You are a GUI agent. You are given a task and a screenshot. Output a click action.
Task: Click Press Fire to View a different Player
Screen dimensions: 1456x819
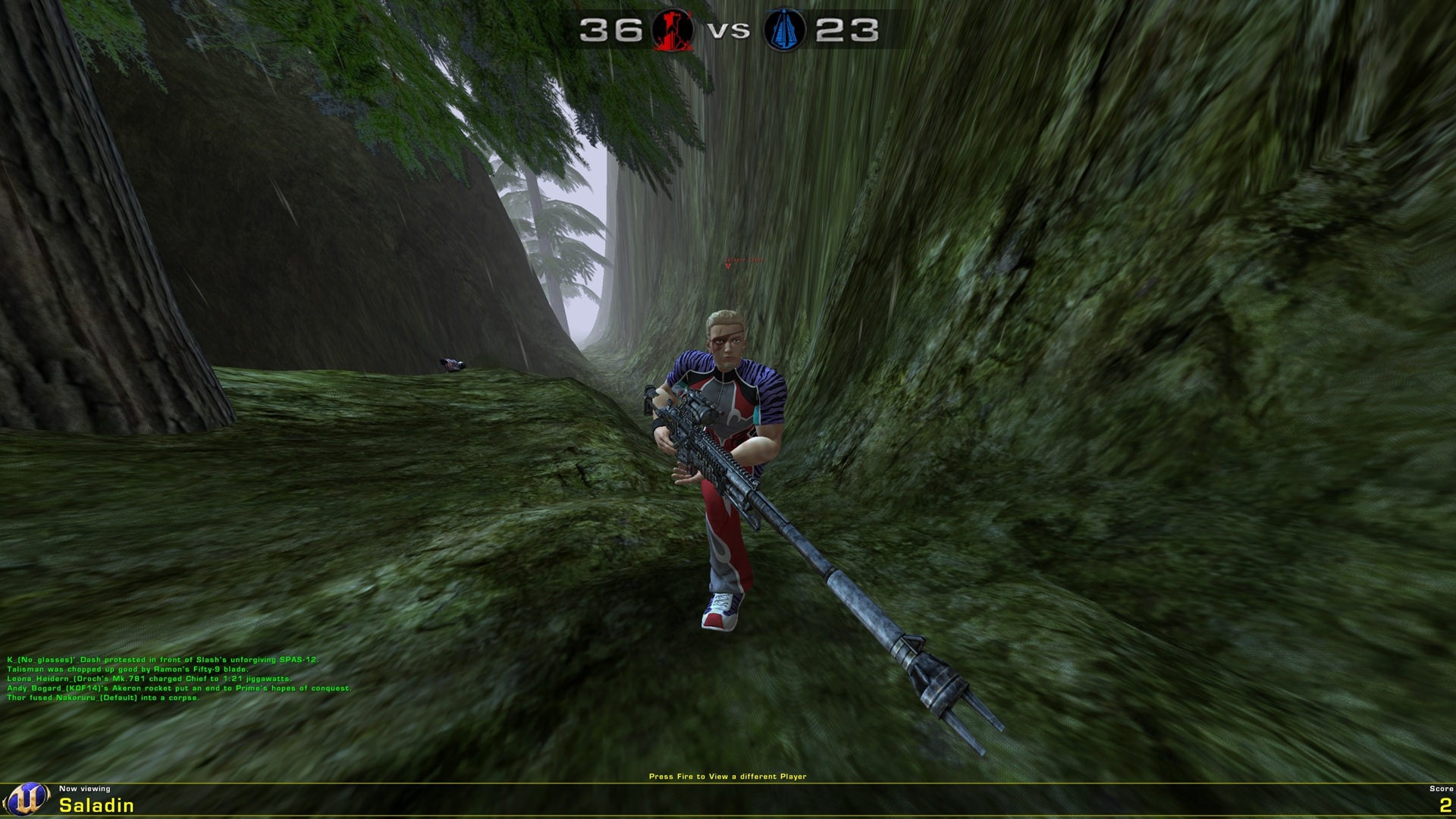click(x=728, y=776)
